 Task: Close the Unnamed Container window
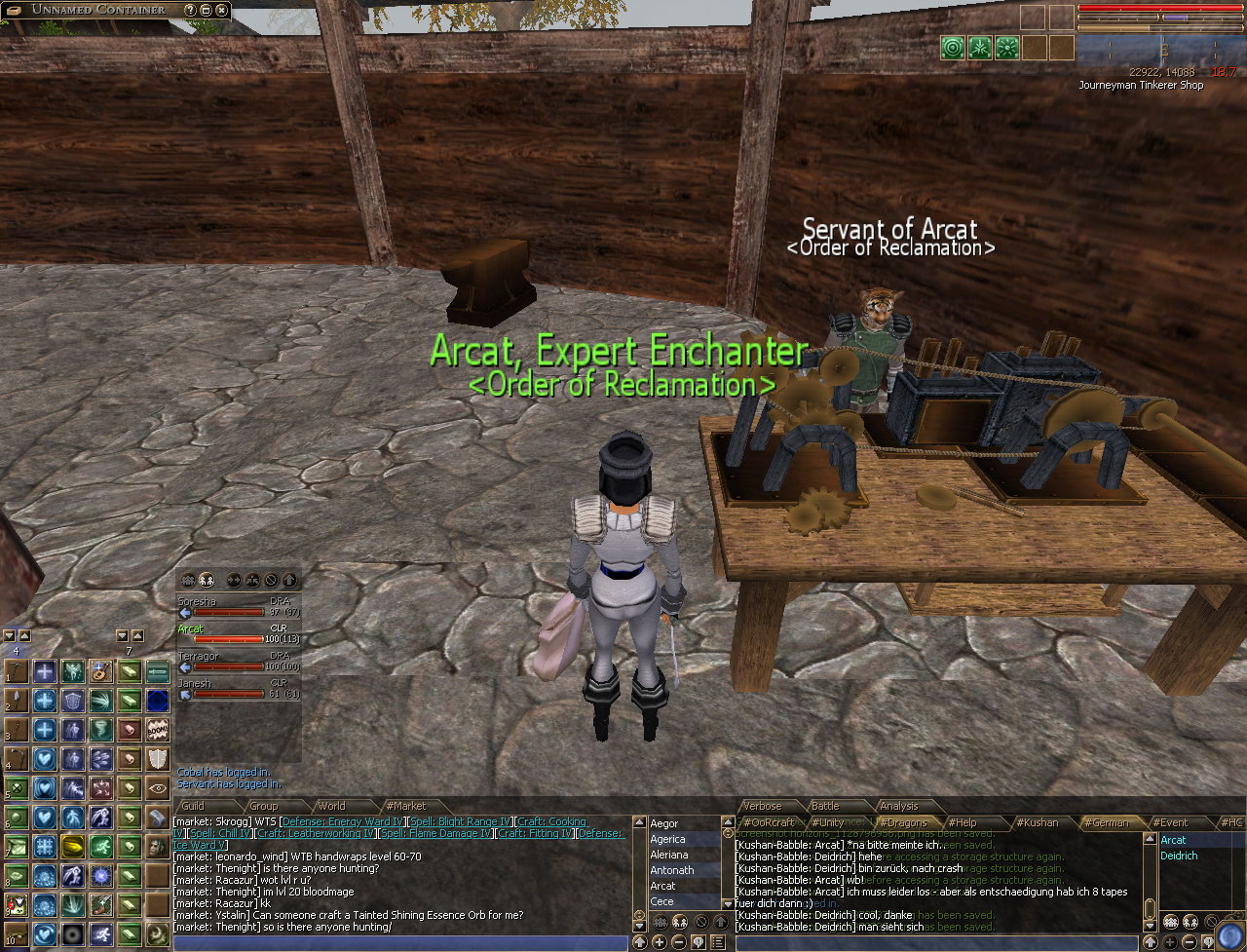click(222, 10)
